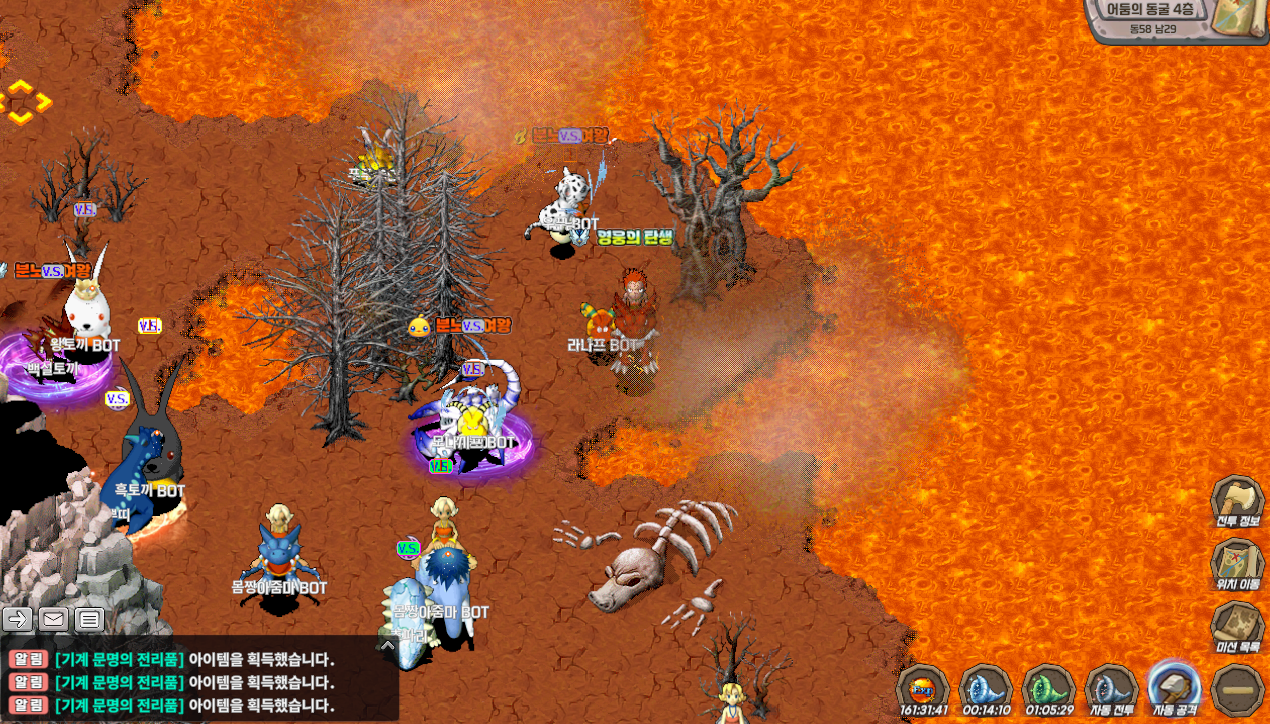Image resolution: width=1270 pixels, height=724 pixels.
Task: Click the Exp boost buff icon
Action: coord(922,689)
